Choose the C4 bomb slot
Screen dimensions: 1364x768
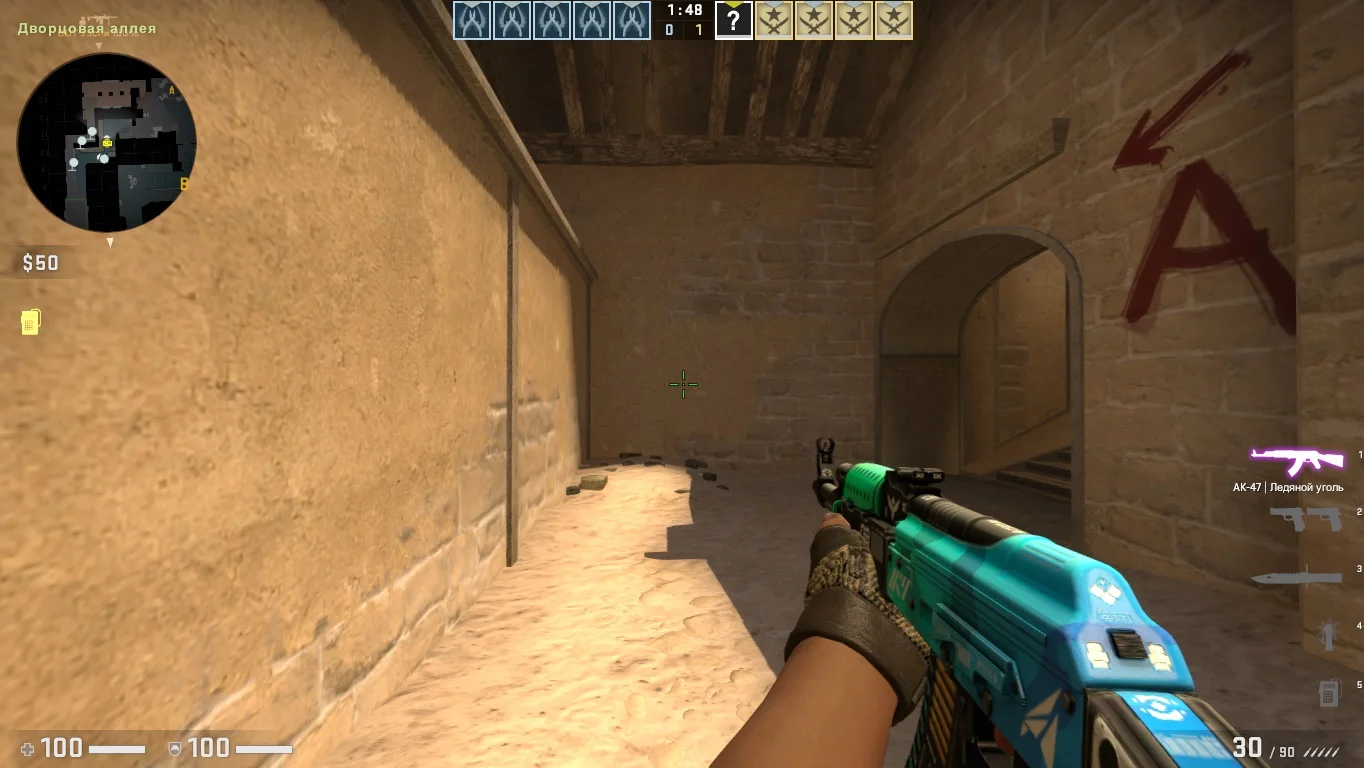pyautogui.click(x=1328, y=692)
